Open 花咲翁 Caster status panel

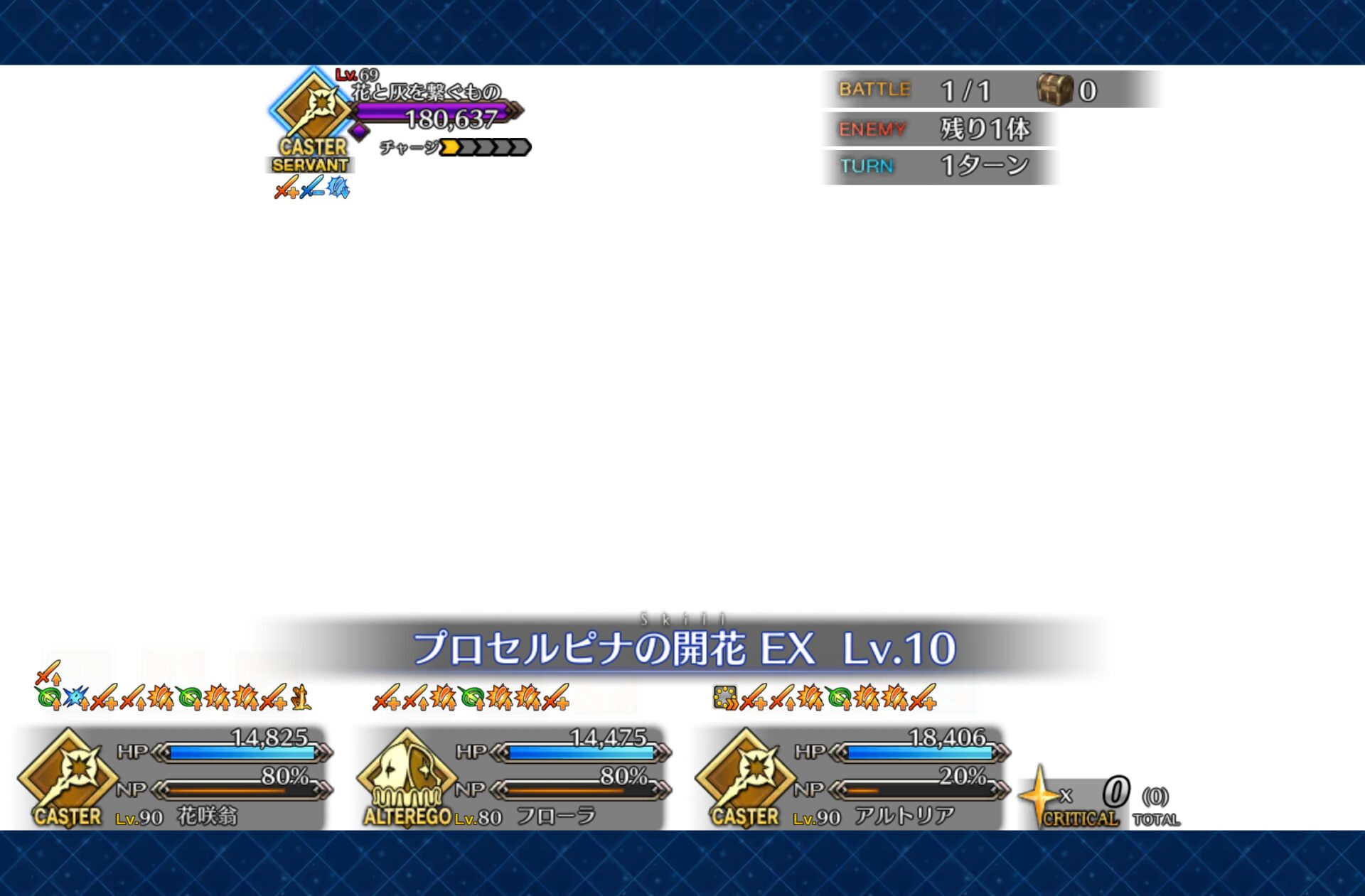pyautogui.click(x=174, y=779)
